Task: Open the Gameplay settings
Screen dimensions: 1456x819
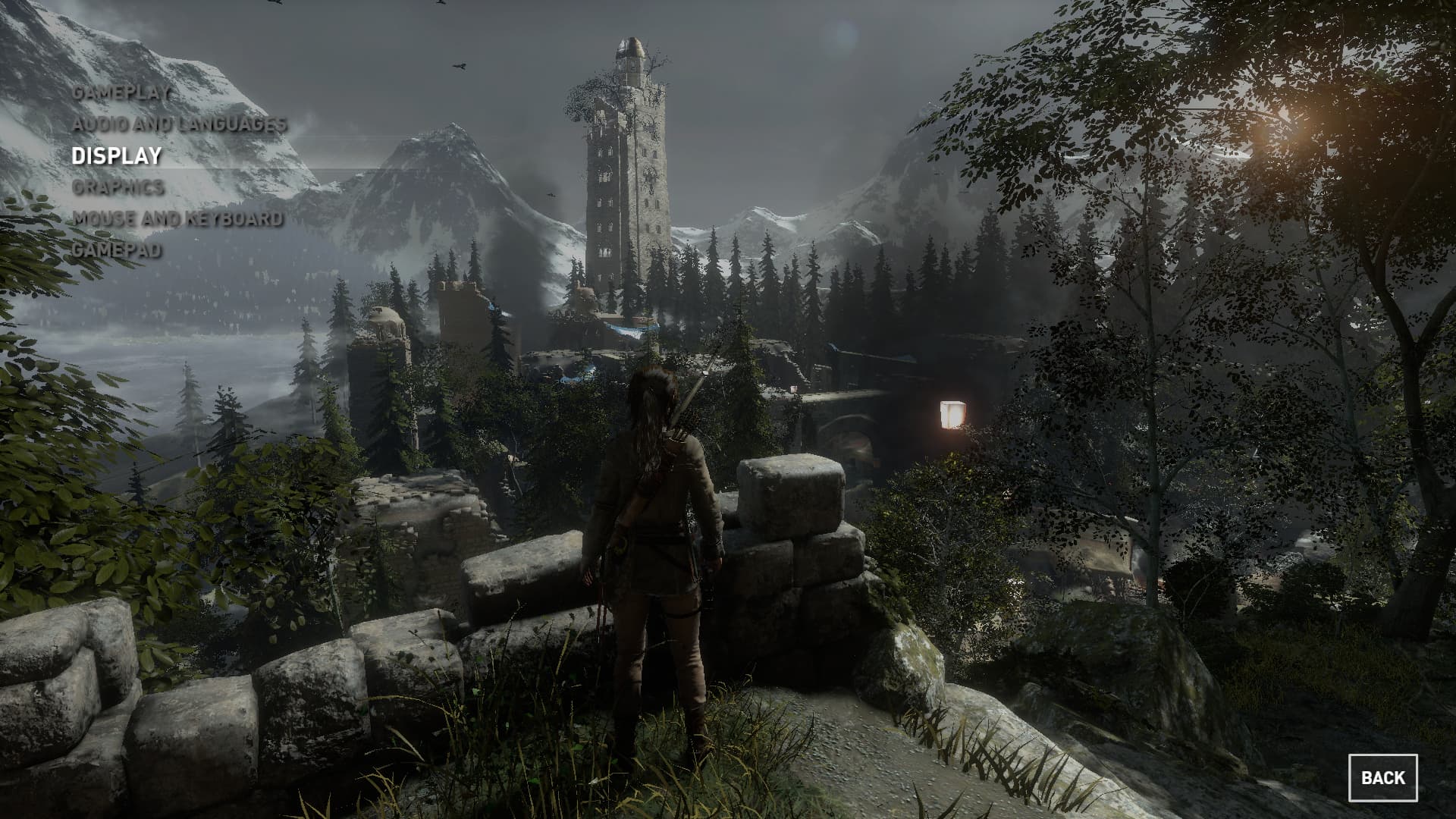Action: pos(121,93)
